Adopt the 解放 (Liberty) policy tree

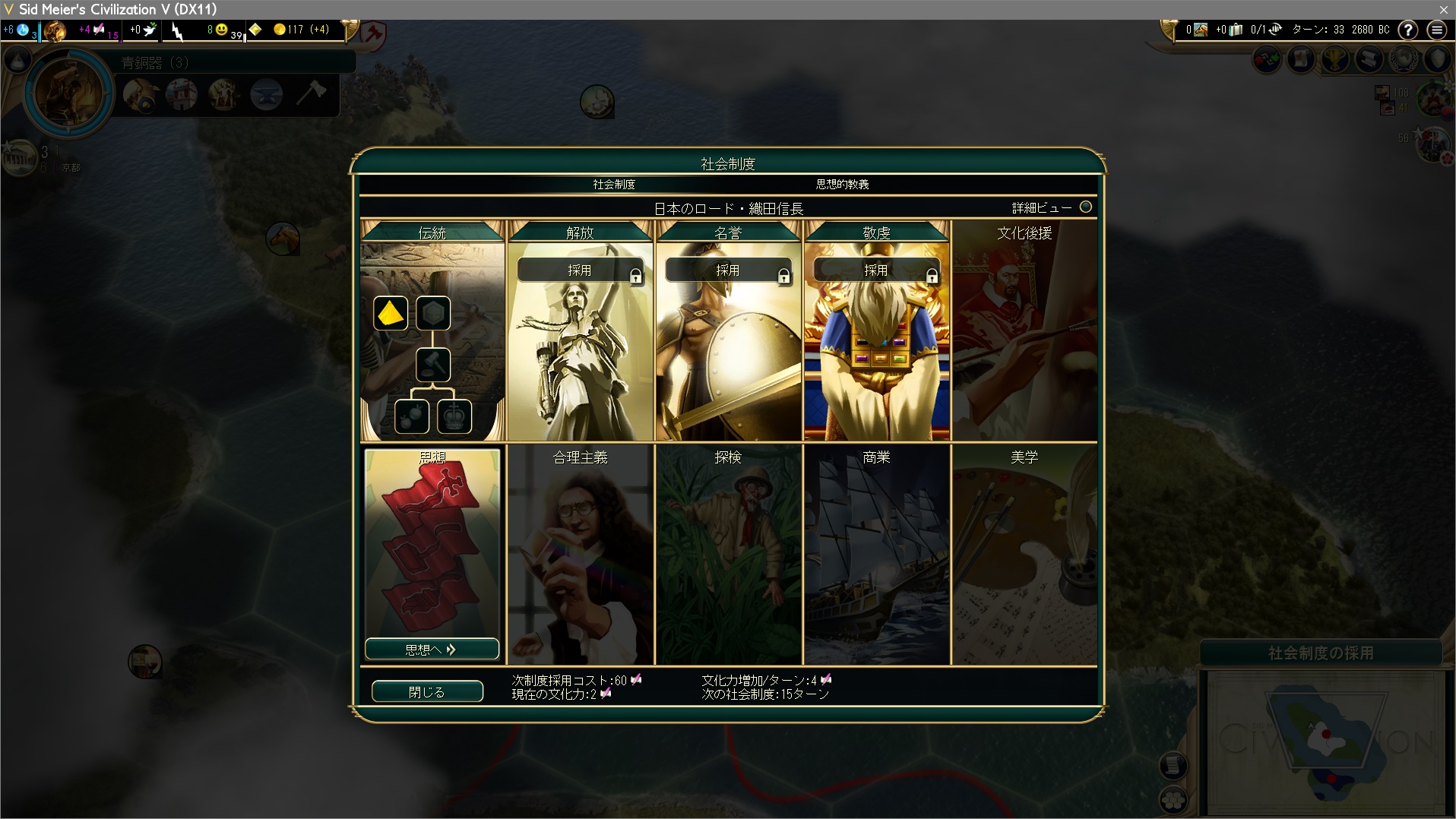pos(579,270)
